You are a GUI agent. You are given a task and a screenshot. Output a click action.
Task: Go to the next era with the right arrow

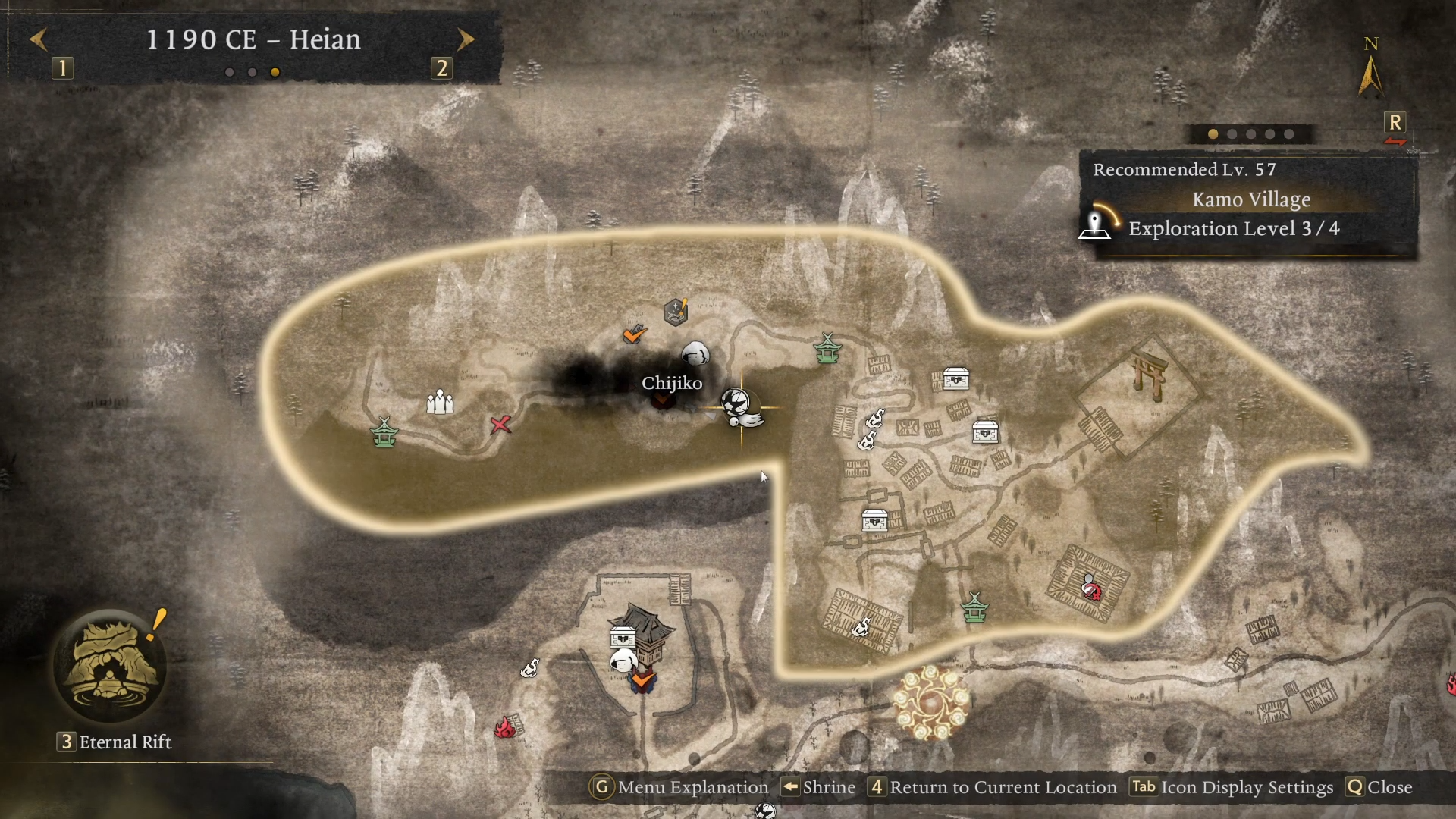pyautogui.click(x=466, y=39)
